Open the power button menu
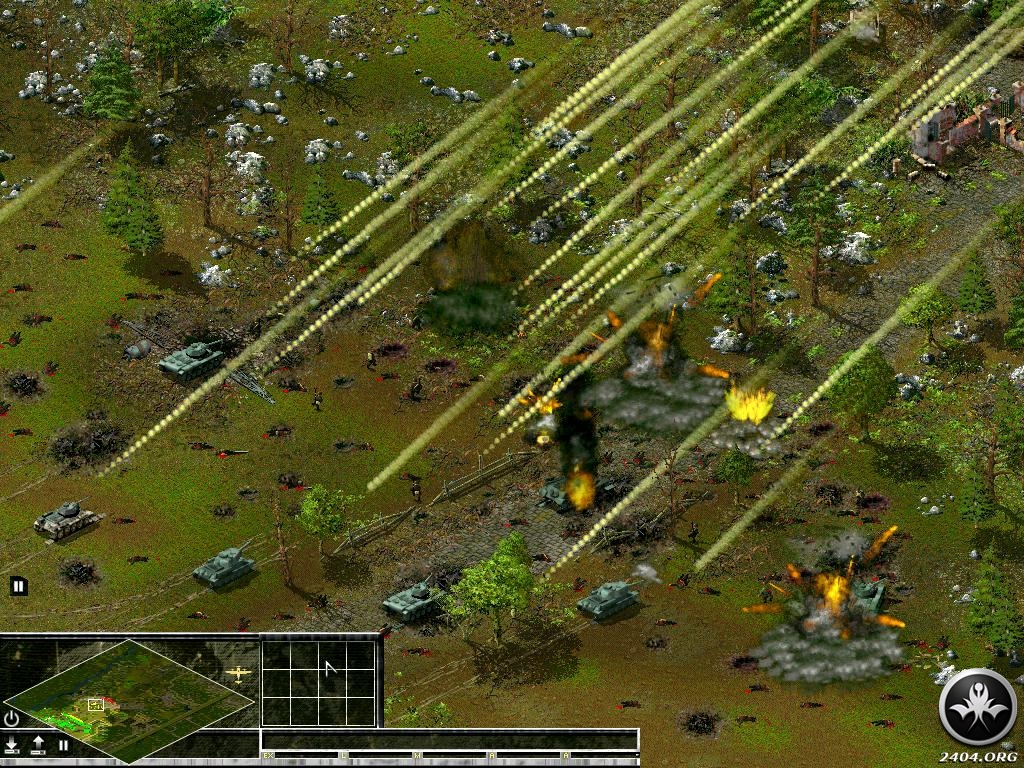Image resolution: width=1024 pixels, height=768 pixels. 11,718
